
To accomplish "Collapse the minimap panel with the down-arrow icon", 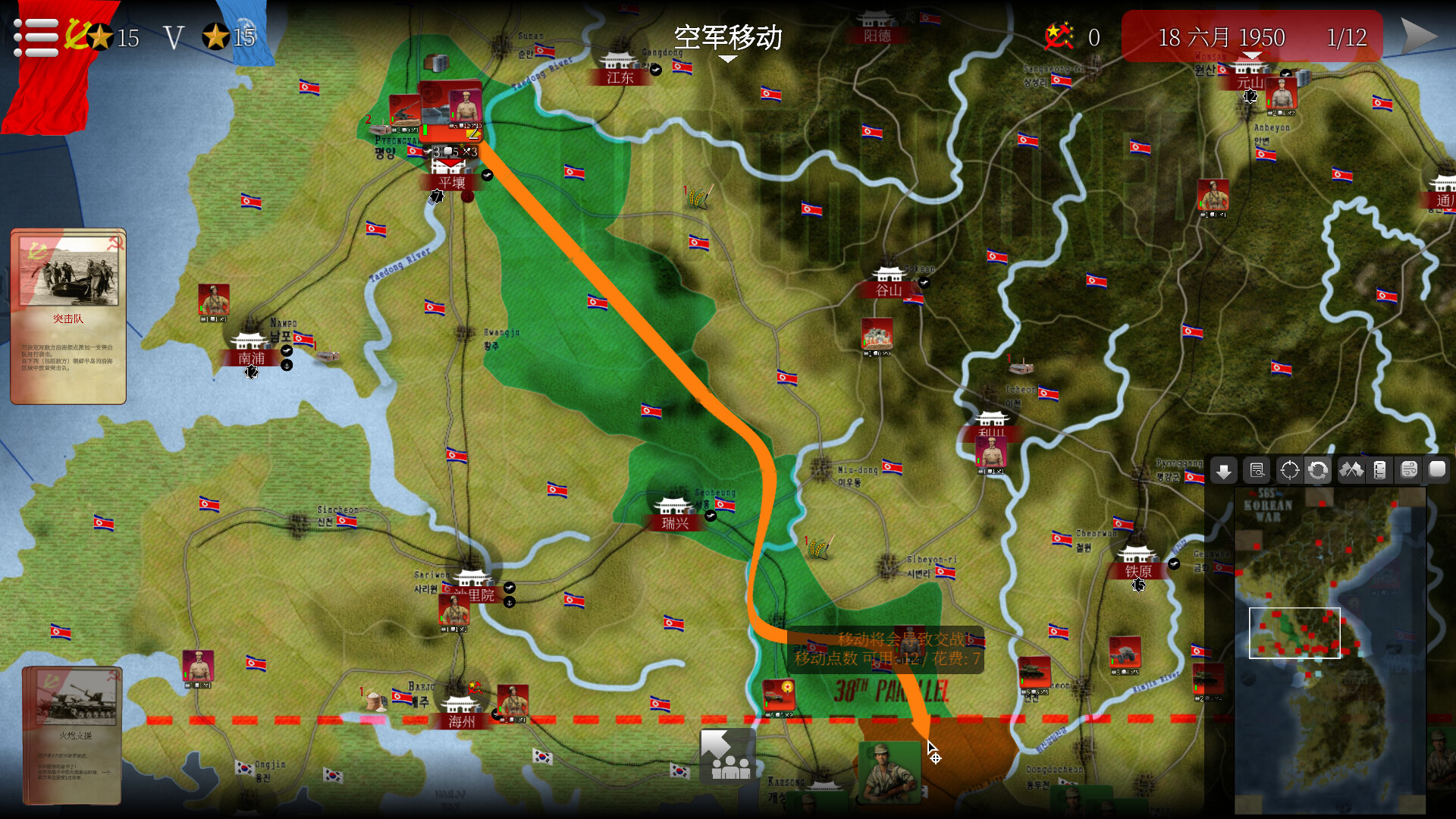I will coord(1224,470).
